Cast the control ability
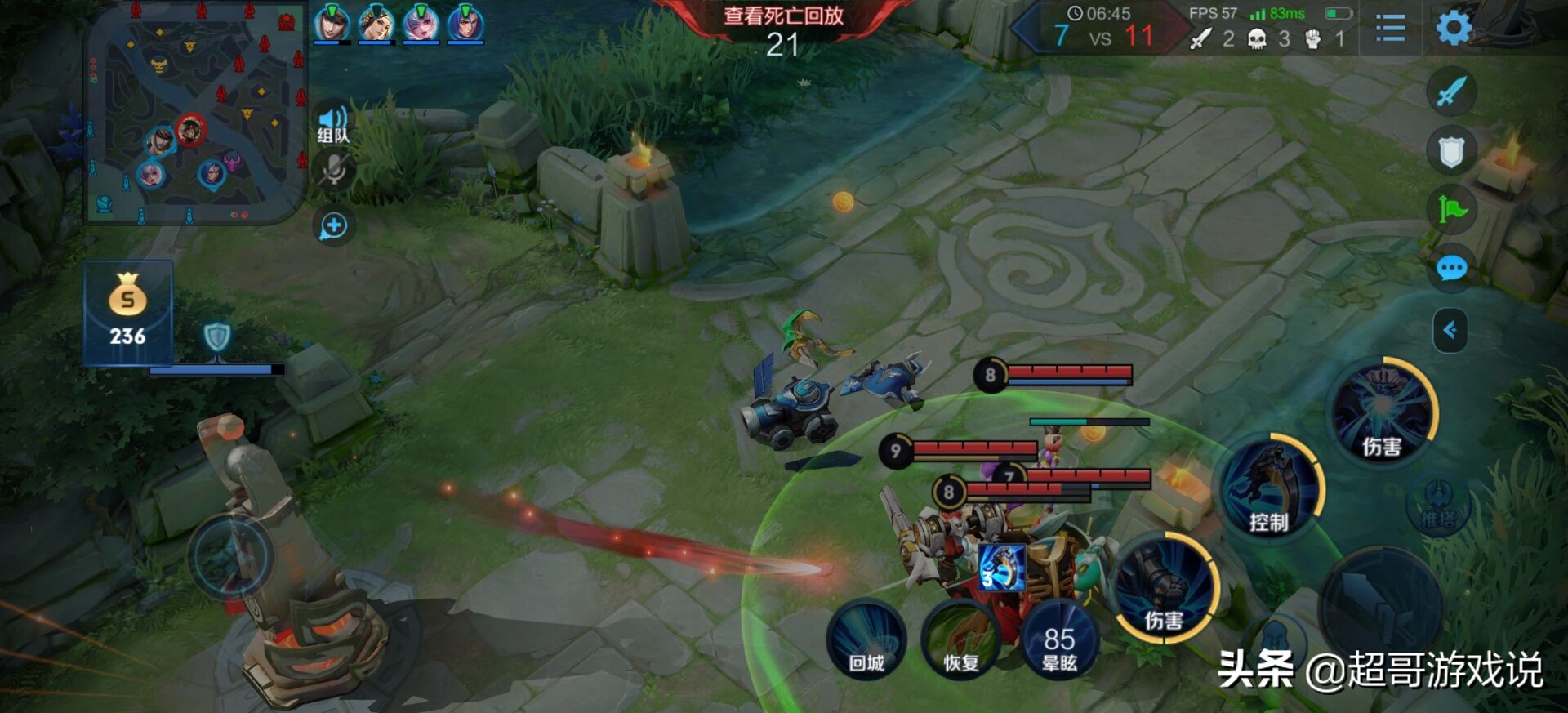 point(1269,488)
